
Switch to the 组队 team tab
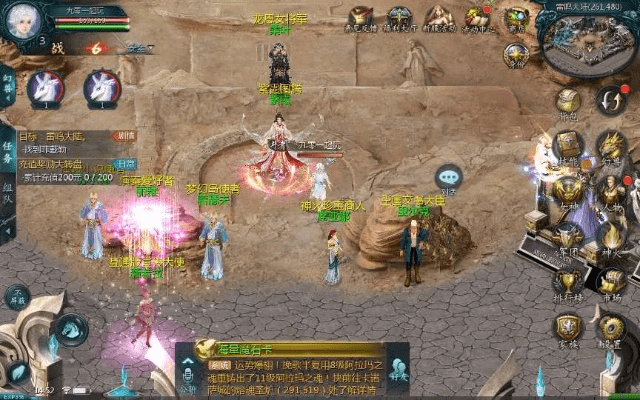click(8, 191)
